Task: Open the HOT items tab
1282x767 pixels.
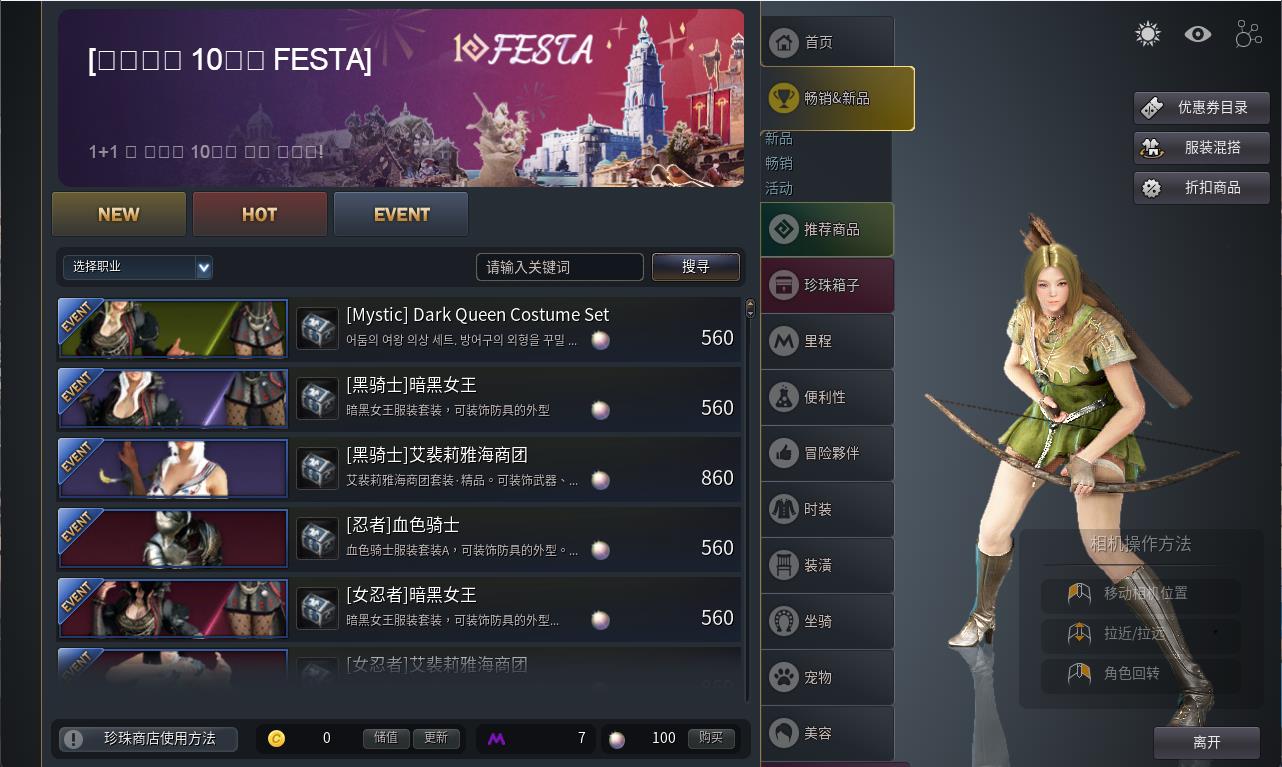Action: [260, 214]
